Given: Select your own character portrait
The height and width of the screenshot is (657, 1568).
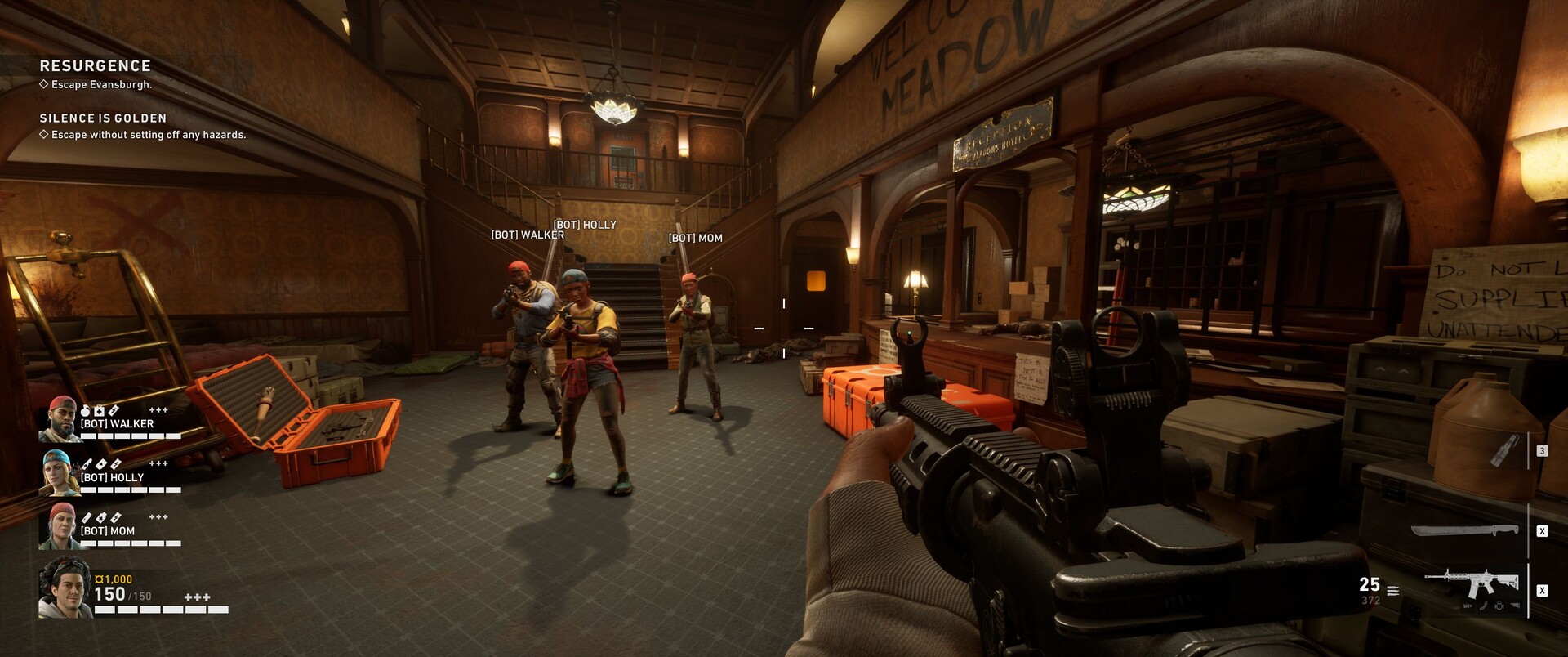Looking at the screenshot, I should pos(65,588).
